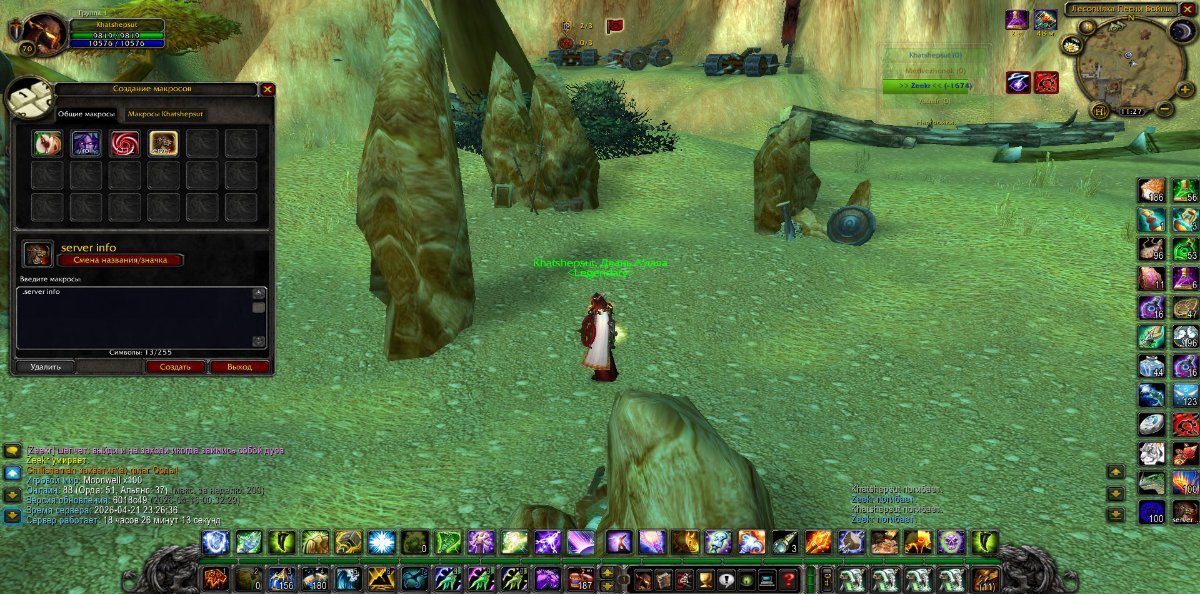1200x594 pixels.
Task: Select the red swirl macro icon
Action: pos(125,144)
